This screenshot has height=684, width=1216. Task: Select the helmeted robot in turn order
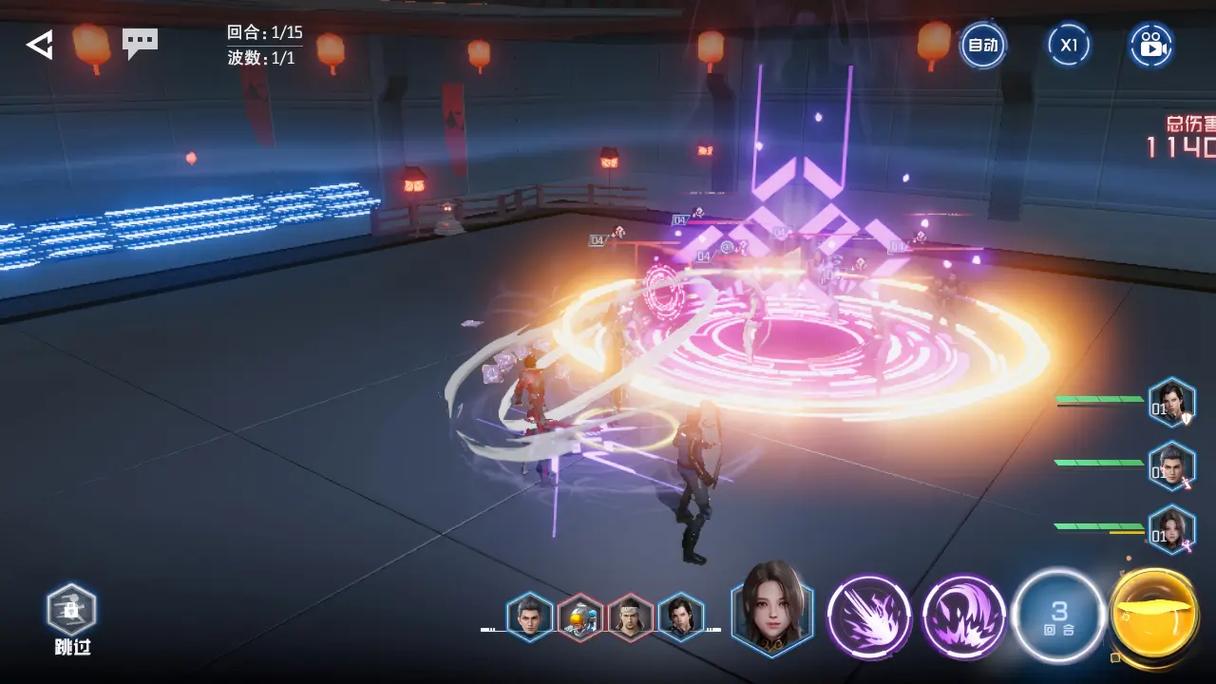coord(580,619)
